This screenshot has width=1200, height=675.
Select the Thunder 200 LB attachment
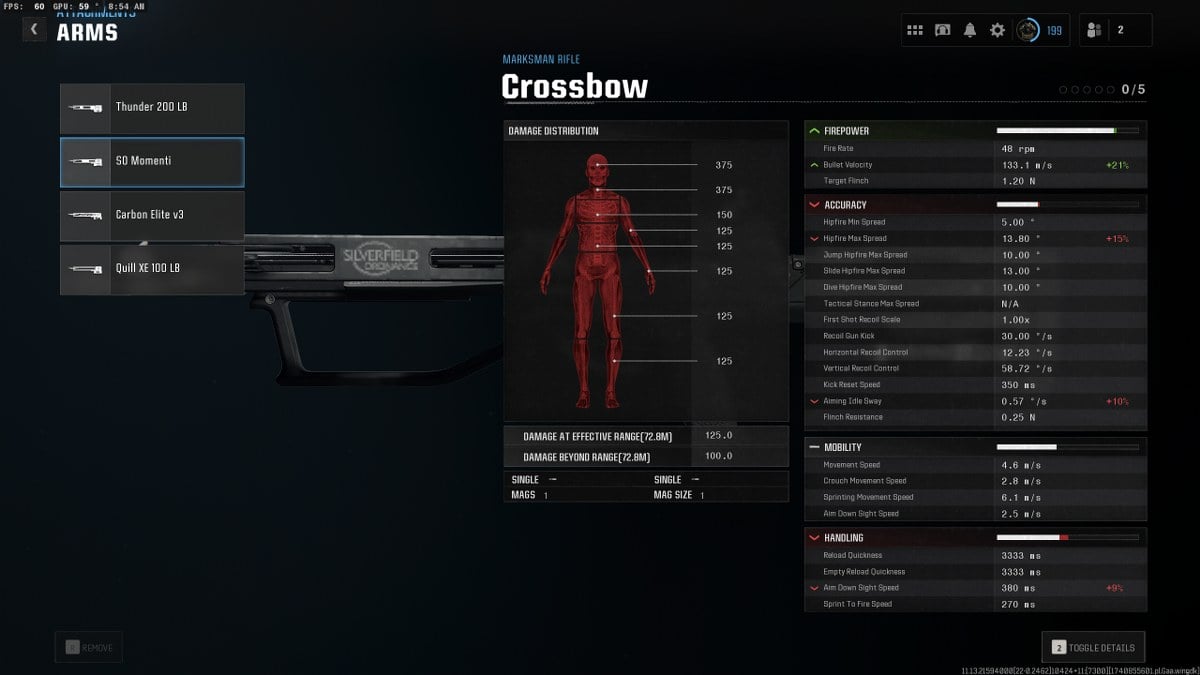point(152,108)
